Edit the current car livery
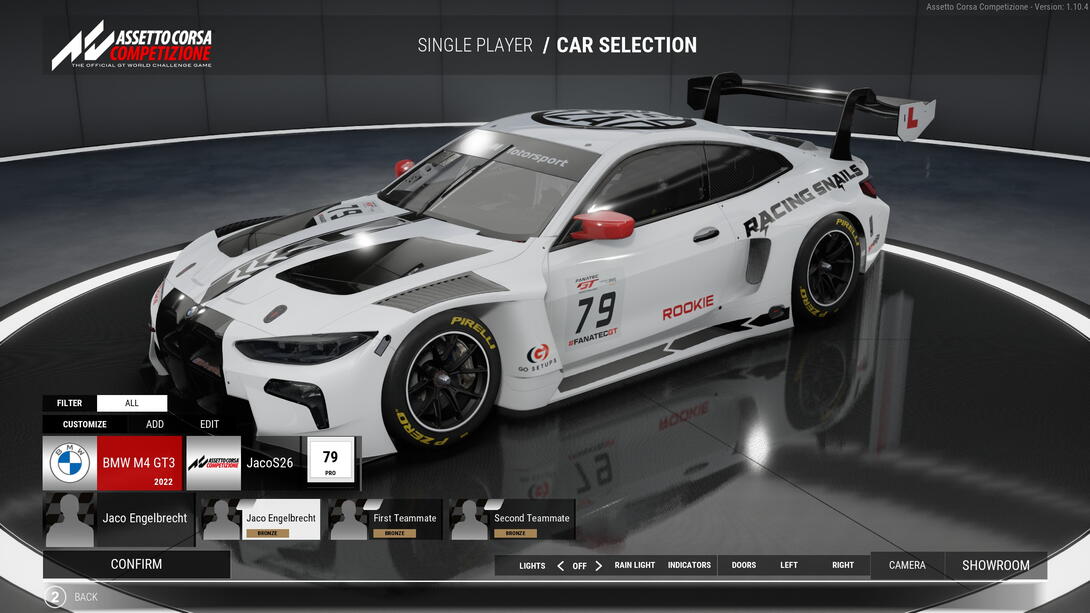The height and width of the screenshot is (613, 1090). (209, 424)
